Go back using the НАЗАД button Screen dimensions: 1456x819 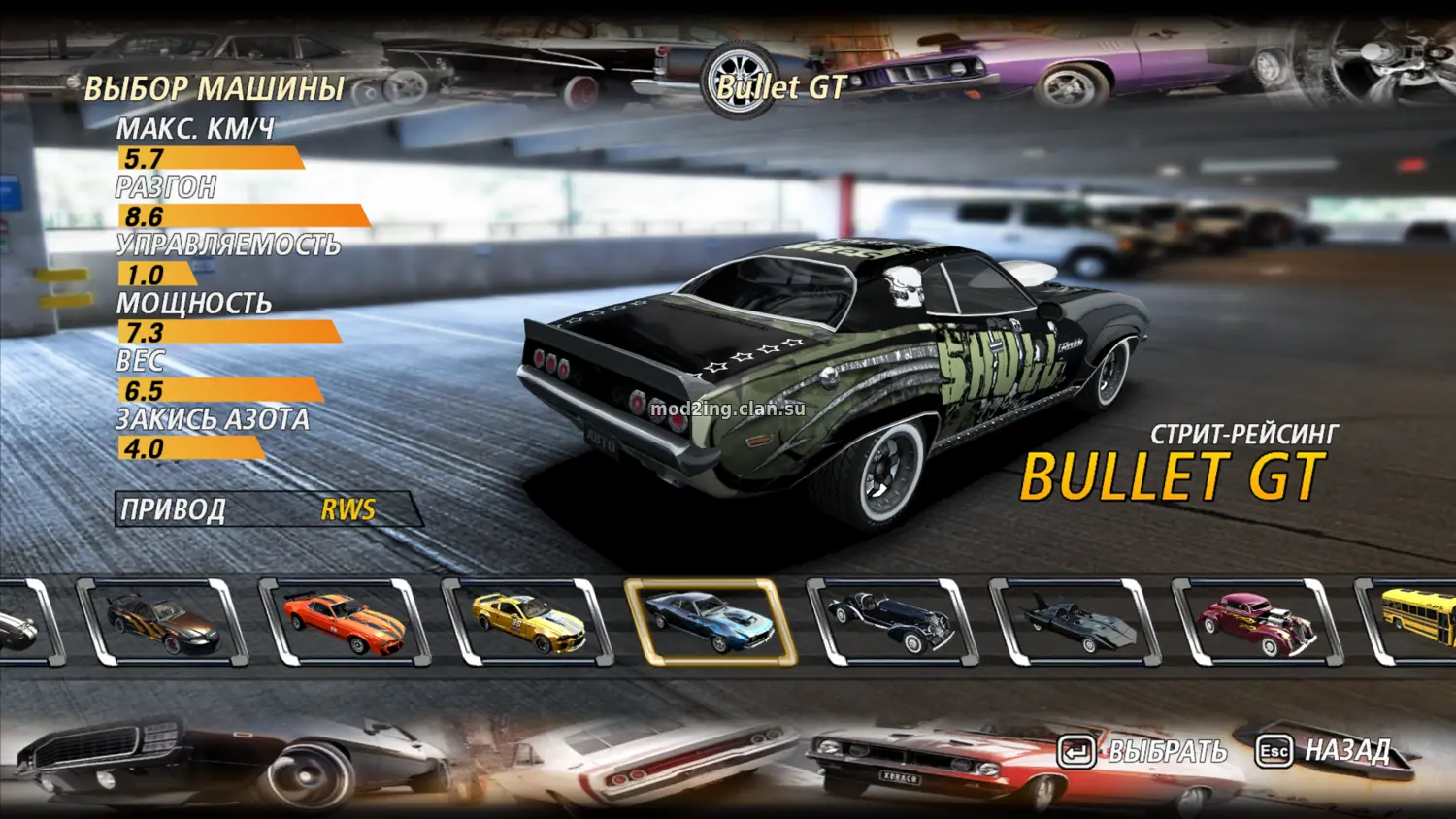1324,750
